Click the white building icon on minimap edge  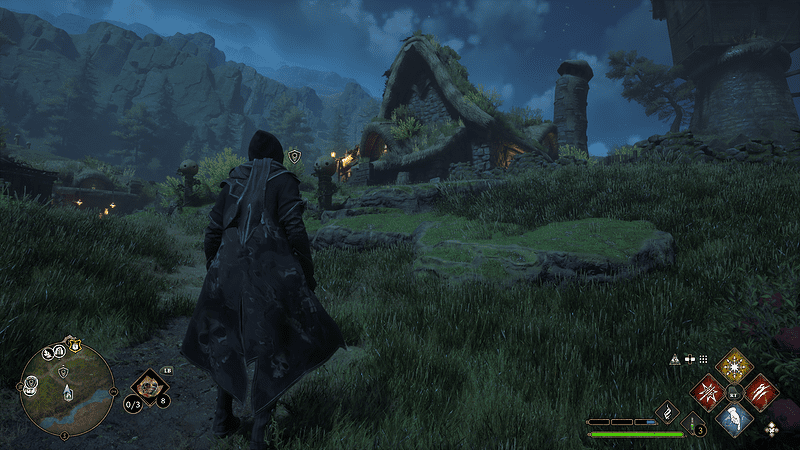point(60,351)
